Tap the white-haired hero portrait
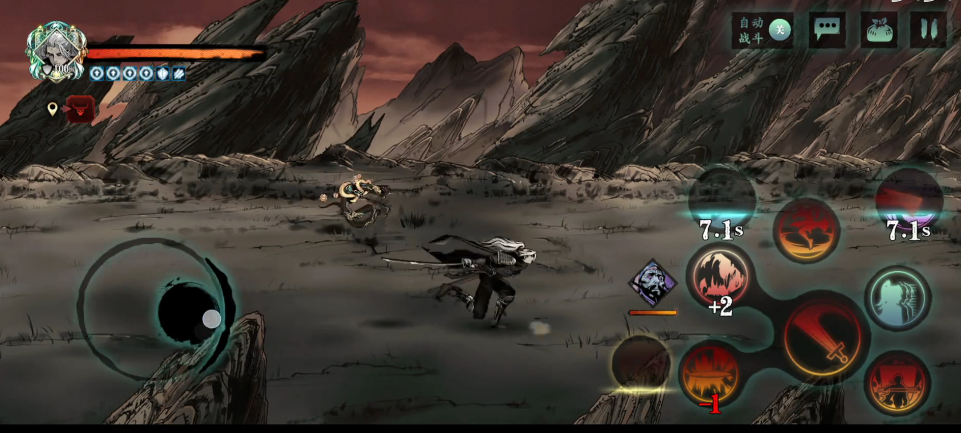This screenshot has height=433, width=961. click(55, 50)
